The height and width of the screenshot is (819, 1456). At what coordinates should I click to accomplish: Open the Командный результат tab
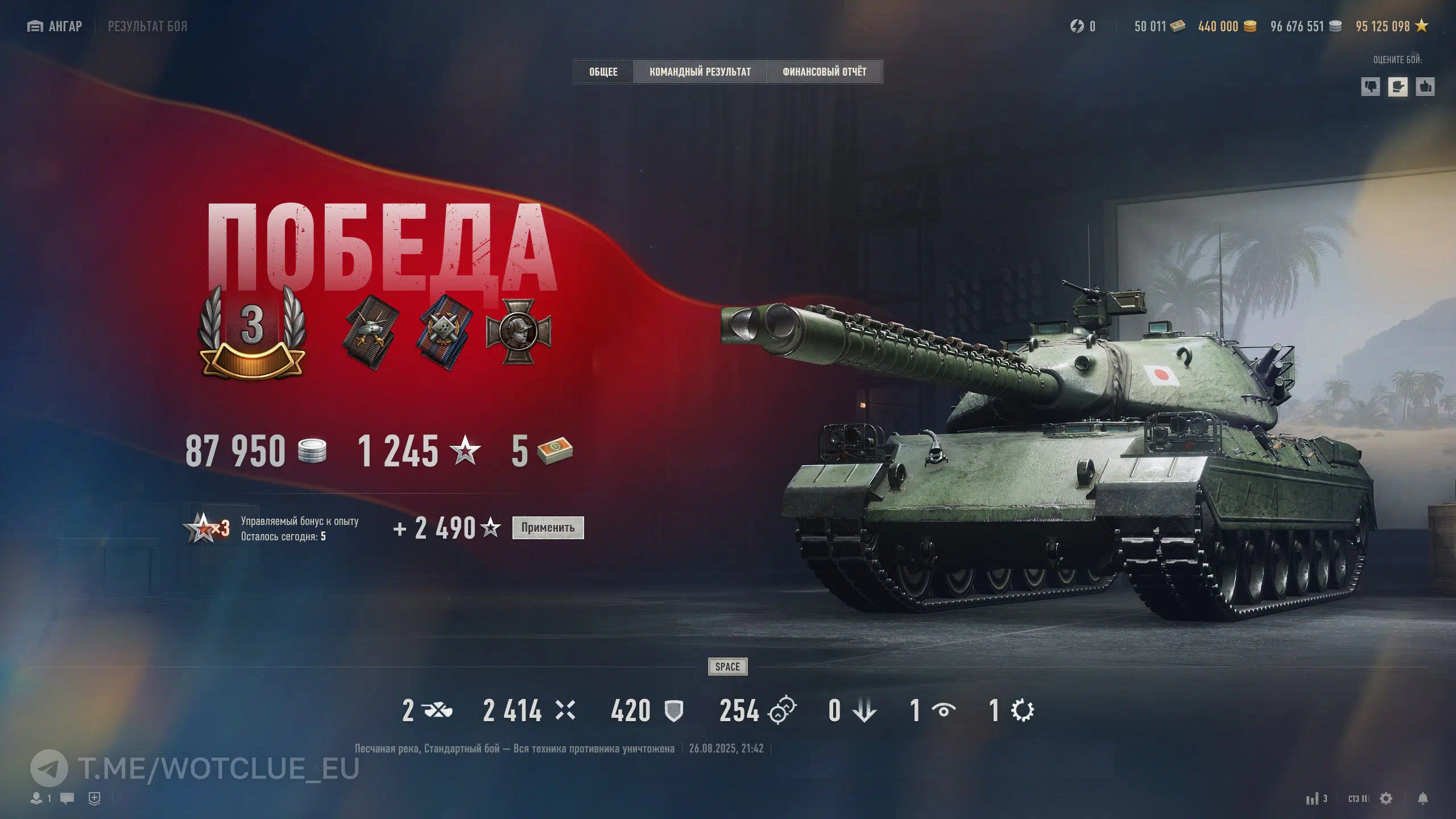700,72
